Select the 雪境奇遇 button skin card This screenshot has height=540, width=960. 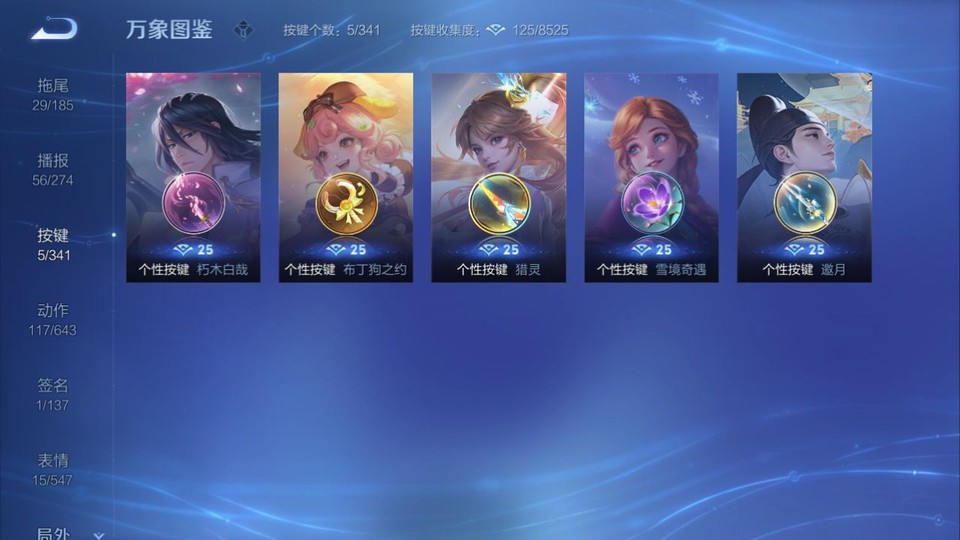(652, 177)
